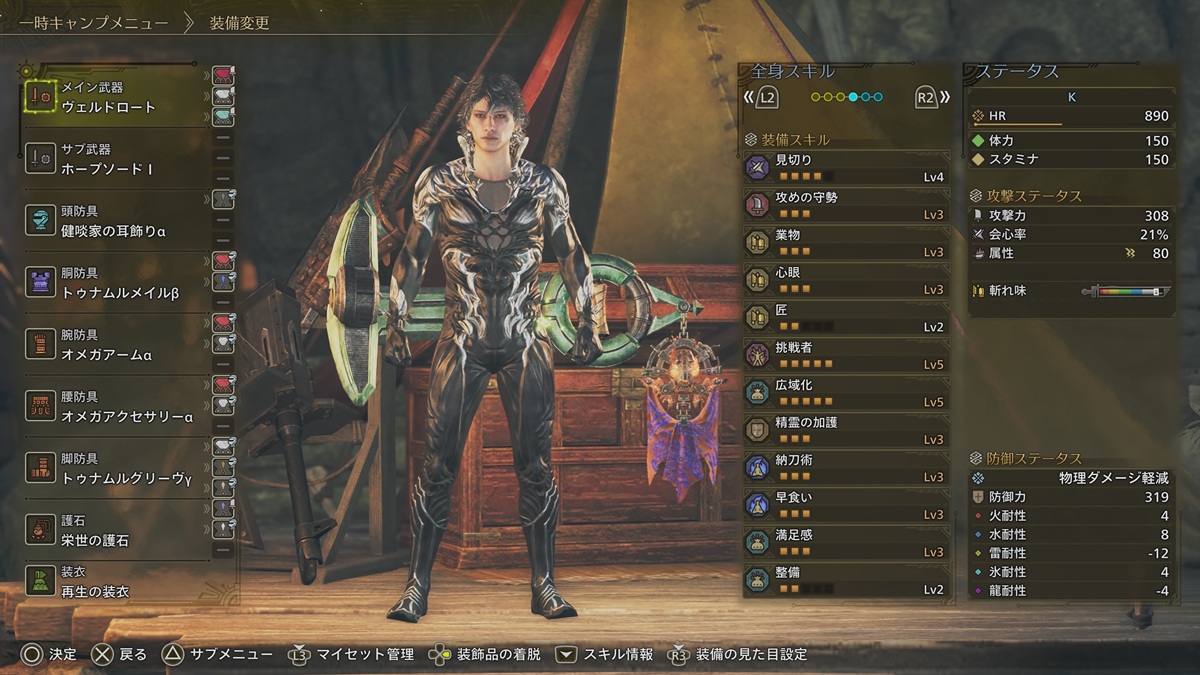1200x675 pixels.
Task: Select the 攻めの守勢 skill row
Action: point(846,205)
